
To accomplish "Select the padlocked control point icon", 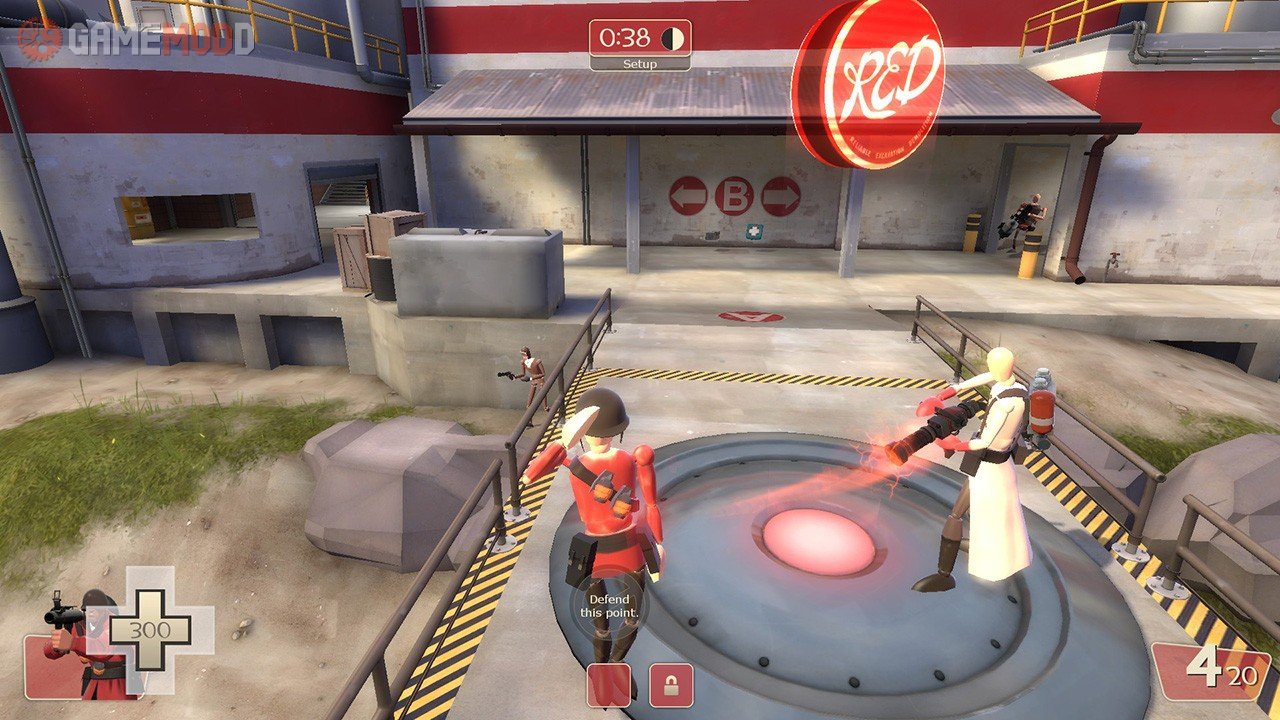I will point(671,684).
